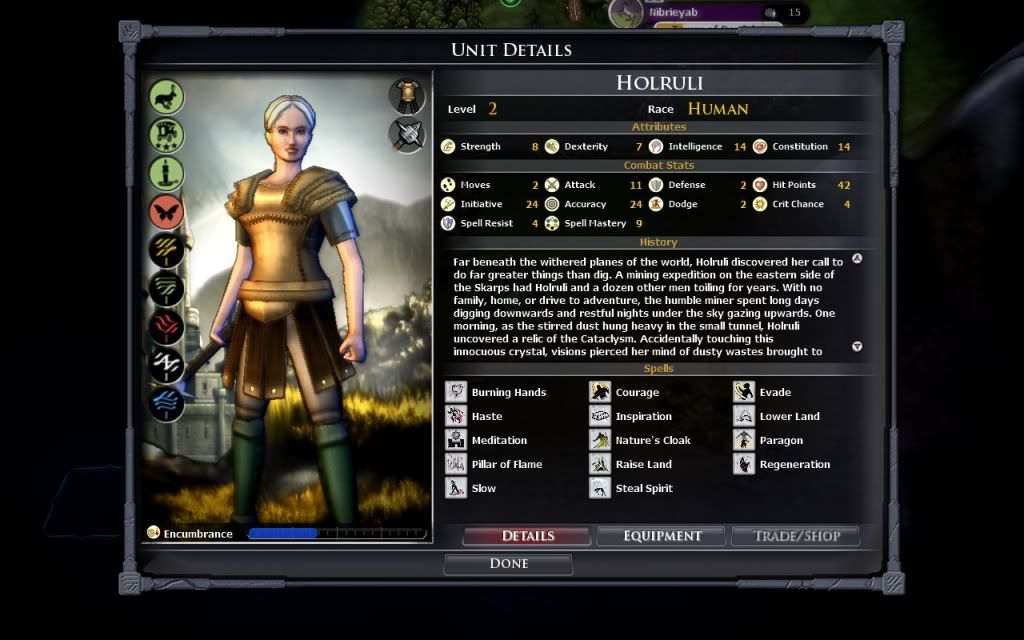The width and height of the screenshot is (1024, 640).
Task: Open the Details tab
Action: click(x=527, y=536)
